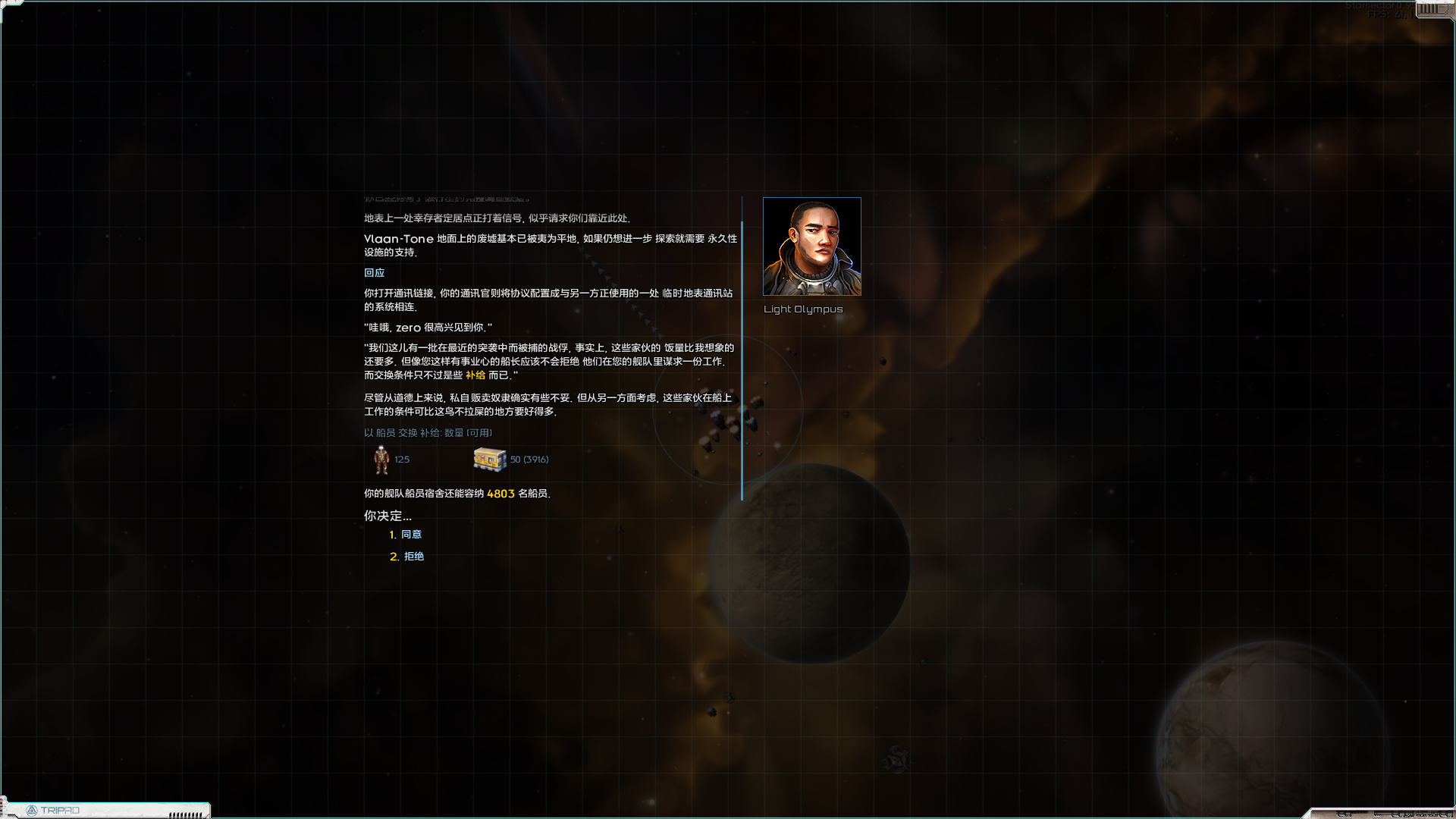1456x819 pixels.
Task: Expand the 以 船员 交换 补给 trade details
Action: point(428,432)
